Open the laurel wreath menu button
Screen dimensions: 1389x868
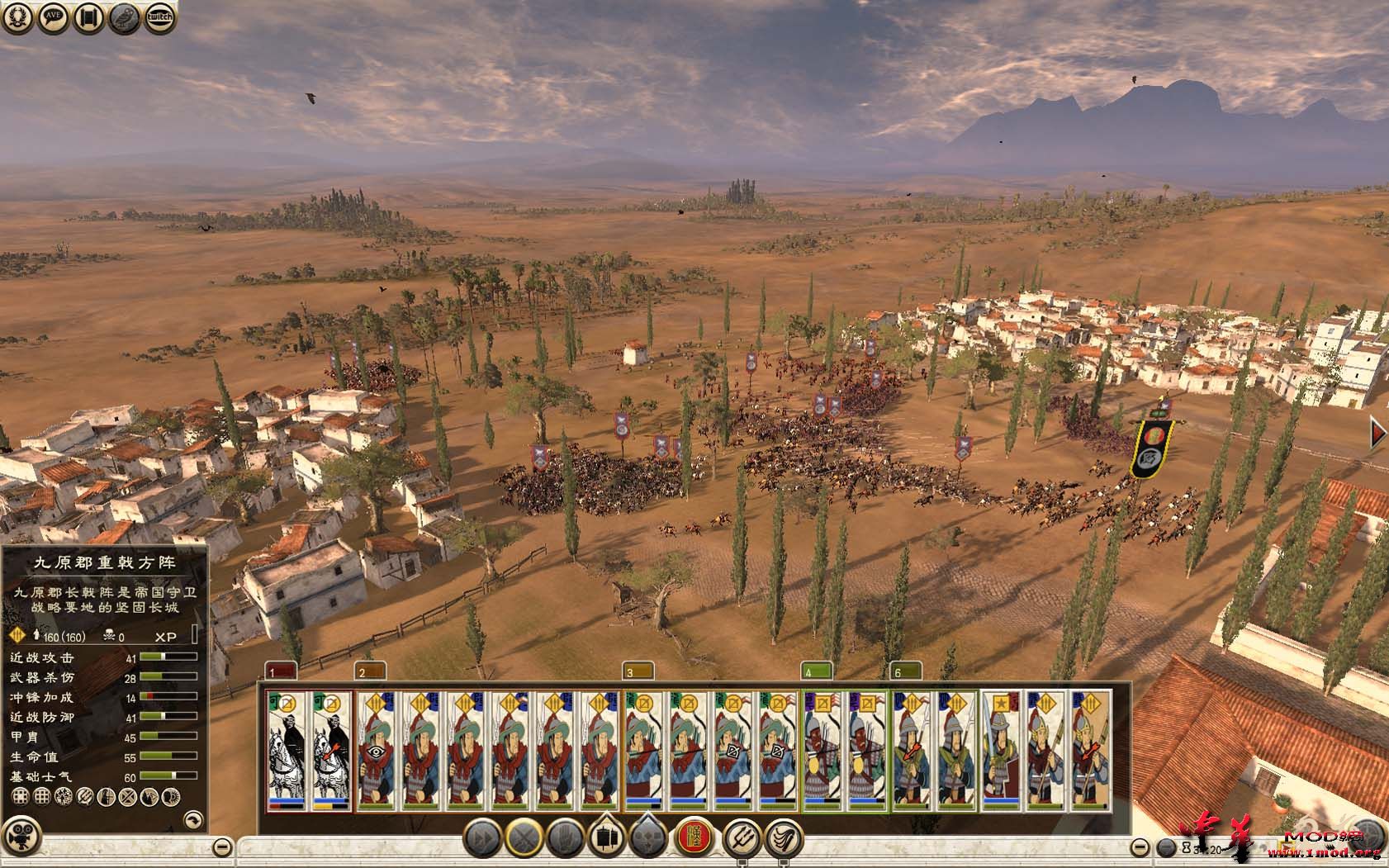(x=18, y=17)
